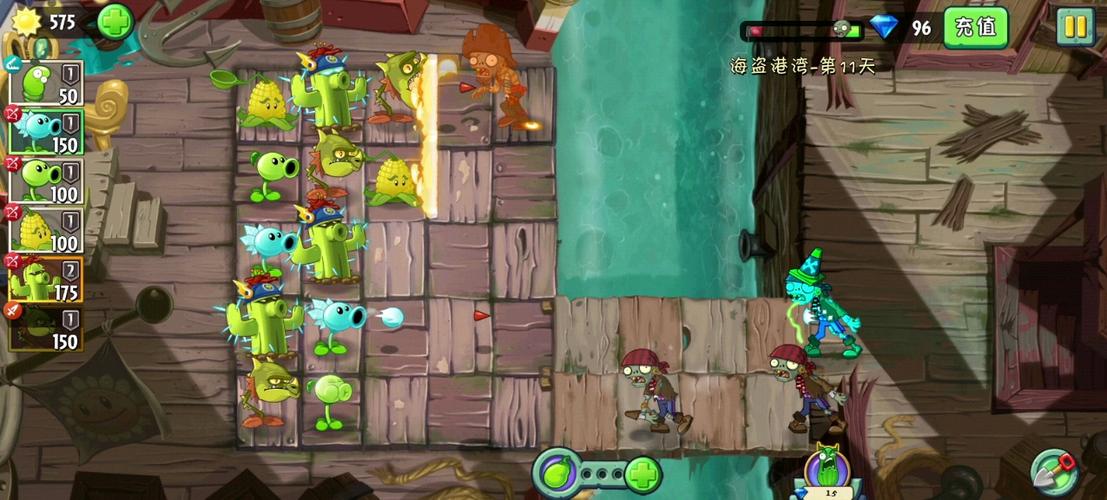Select the 50-sun green bean seed packet
This screenshot has height=500, width=1107.
(x=45, y=83)
